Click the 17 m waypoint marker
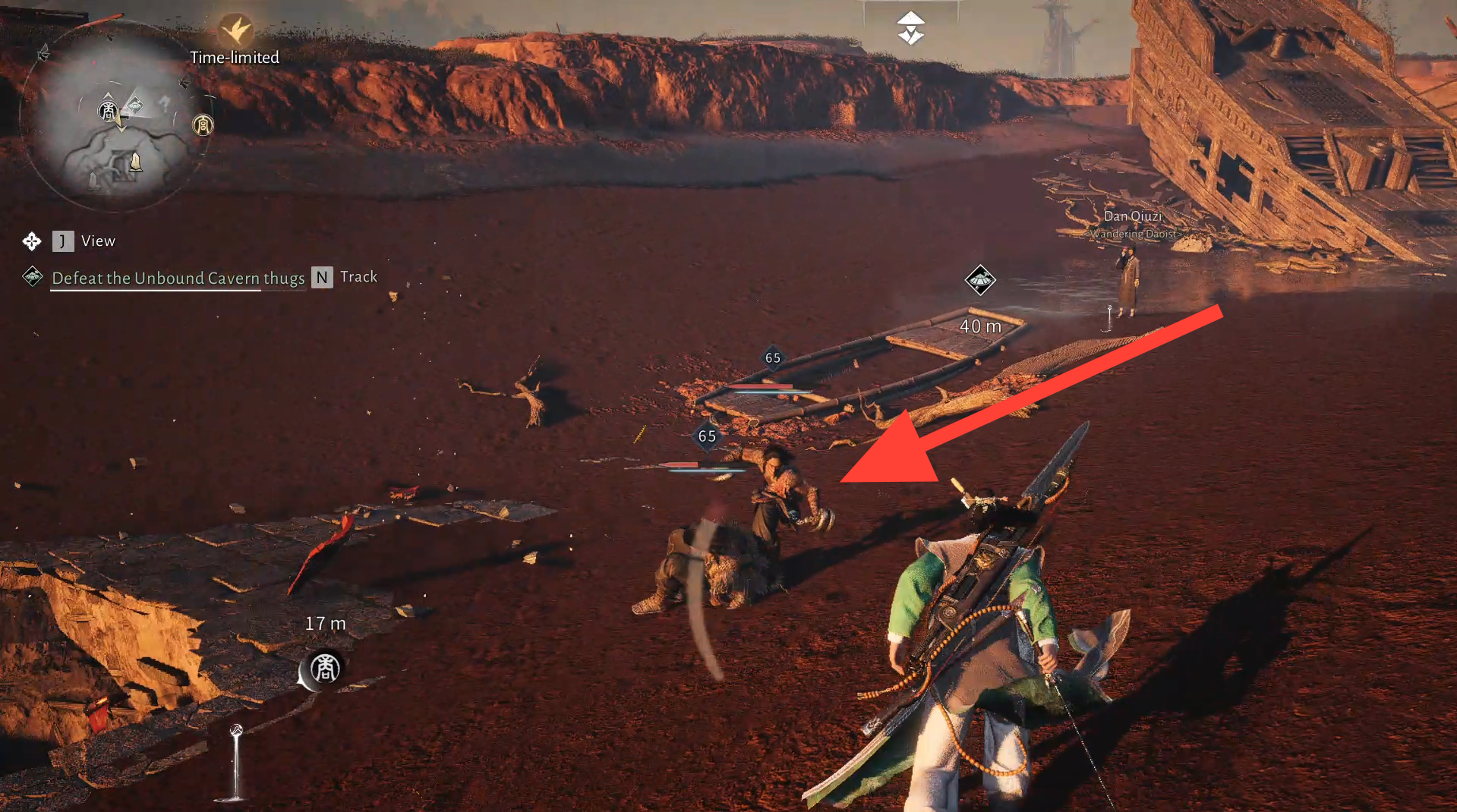Screen dimensions: 1457x812 [324, 669]
